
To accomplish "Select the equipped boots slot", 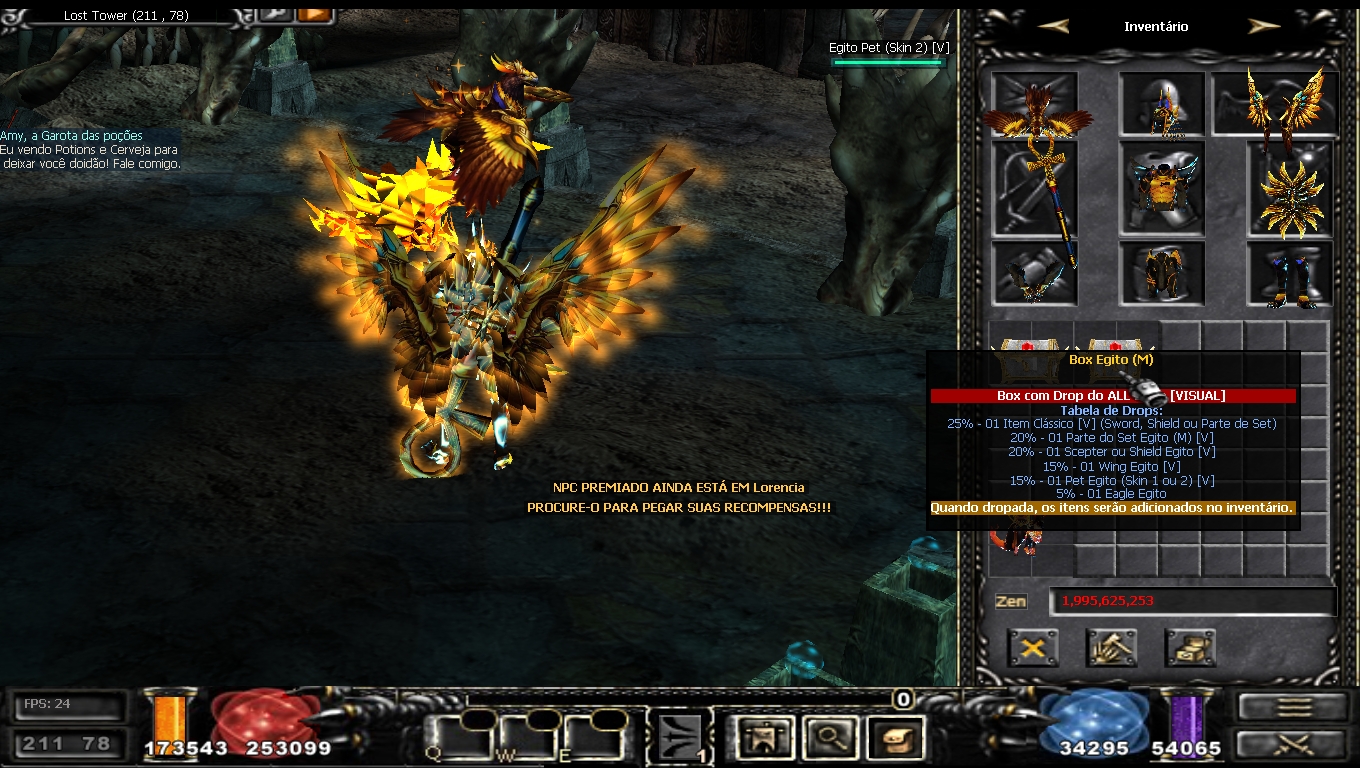I will (1289, 274).
